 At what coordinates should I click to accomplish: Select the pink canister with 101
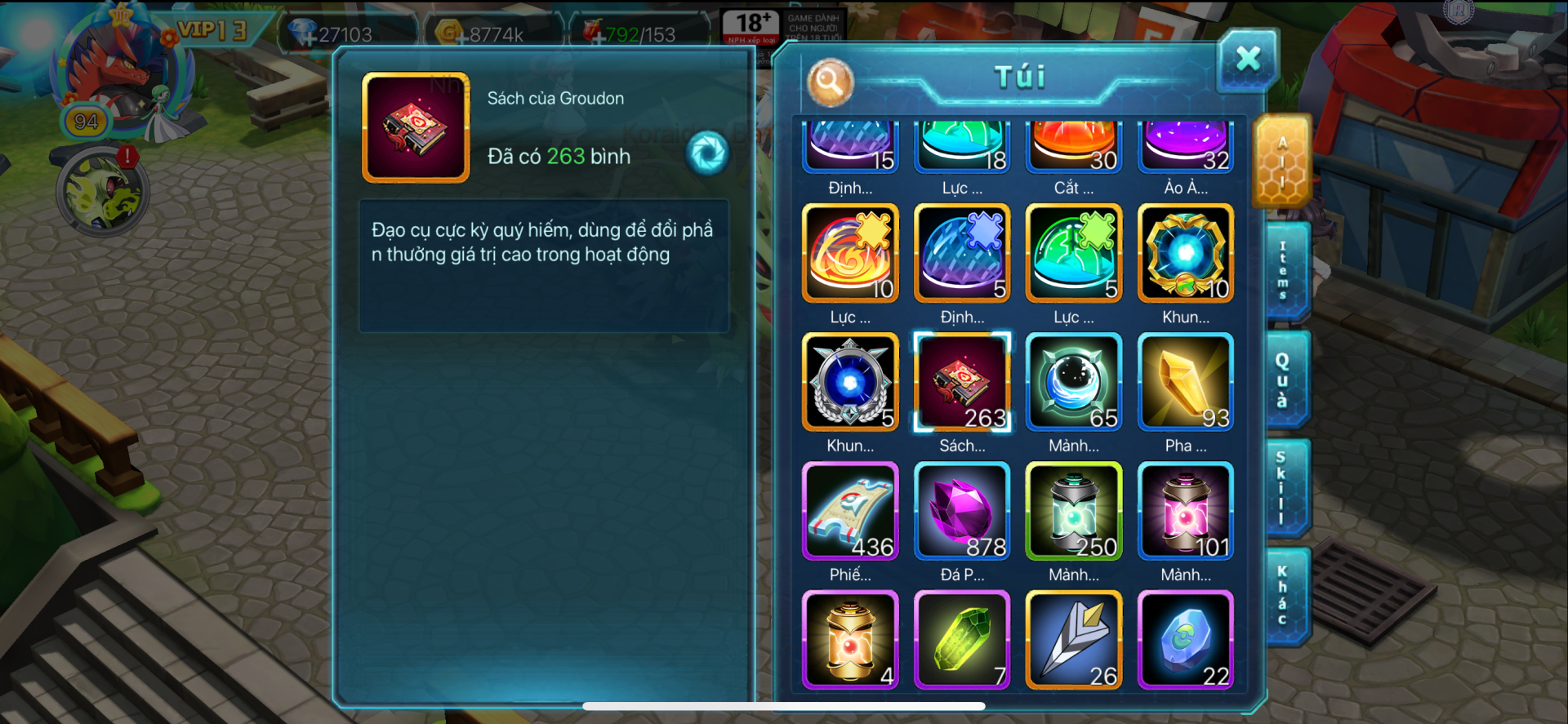1185,511
